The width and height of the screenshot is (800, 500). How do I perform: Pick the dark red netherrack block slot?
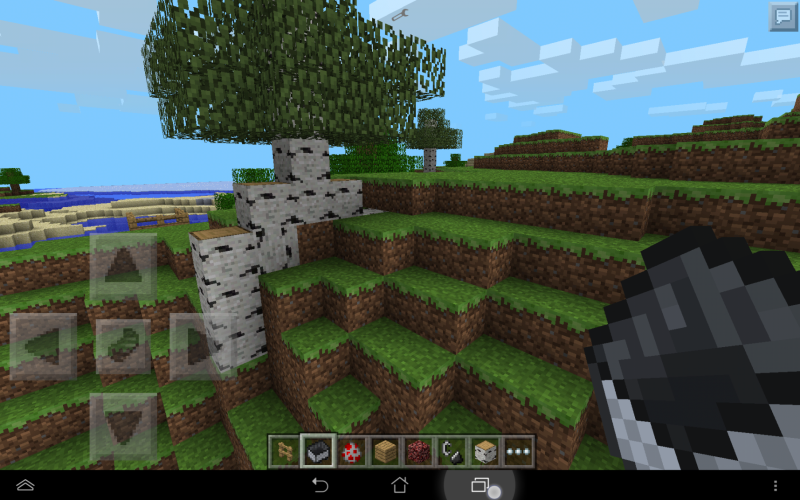click(417, 450)
